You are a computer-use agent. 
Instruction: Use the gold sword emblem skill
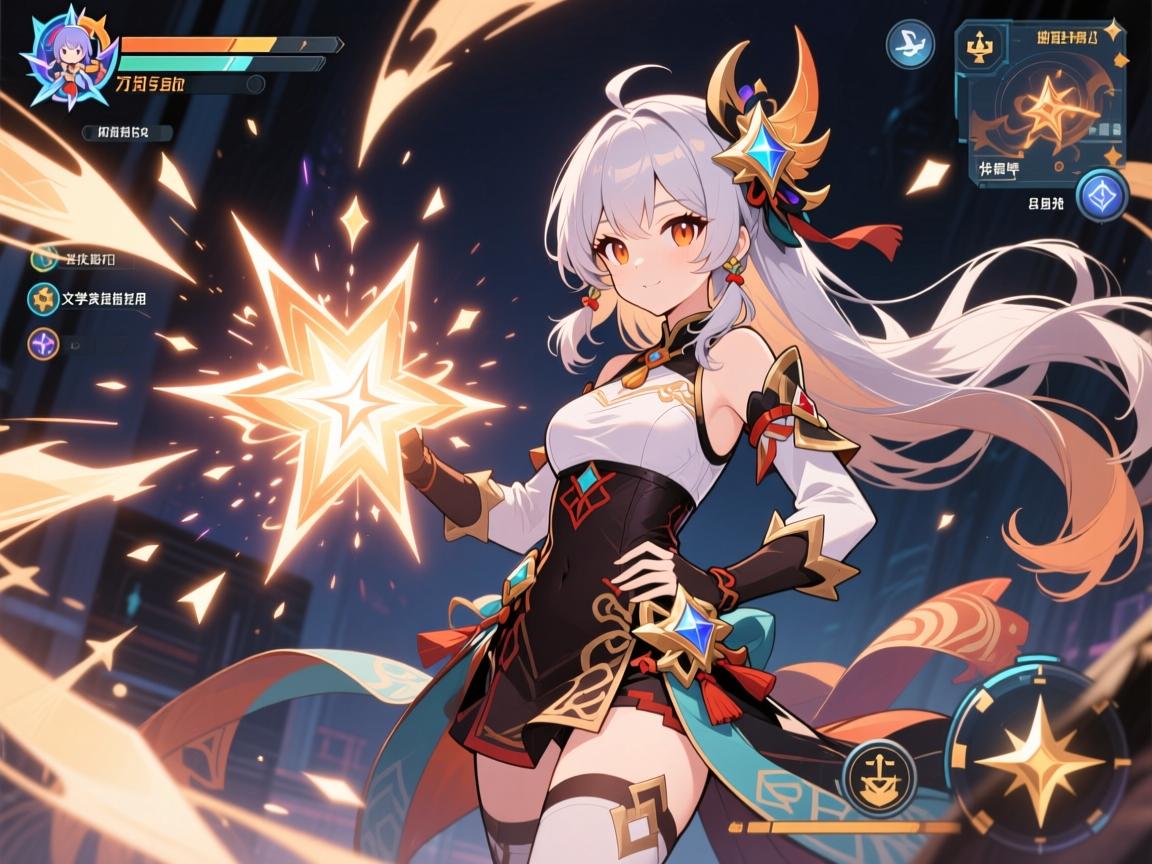(879, 777)
